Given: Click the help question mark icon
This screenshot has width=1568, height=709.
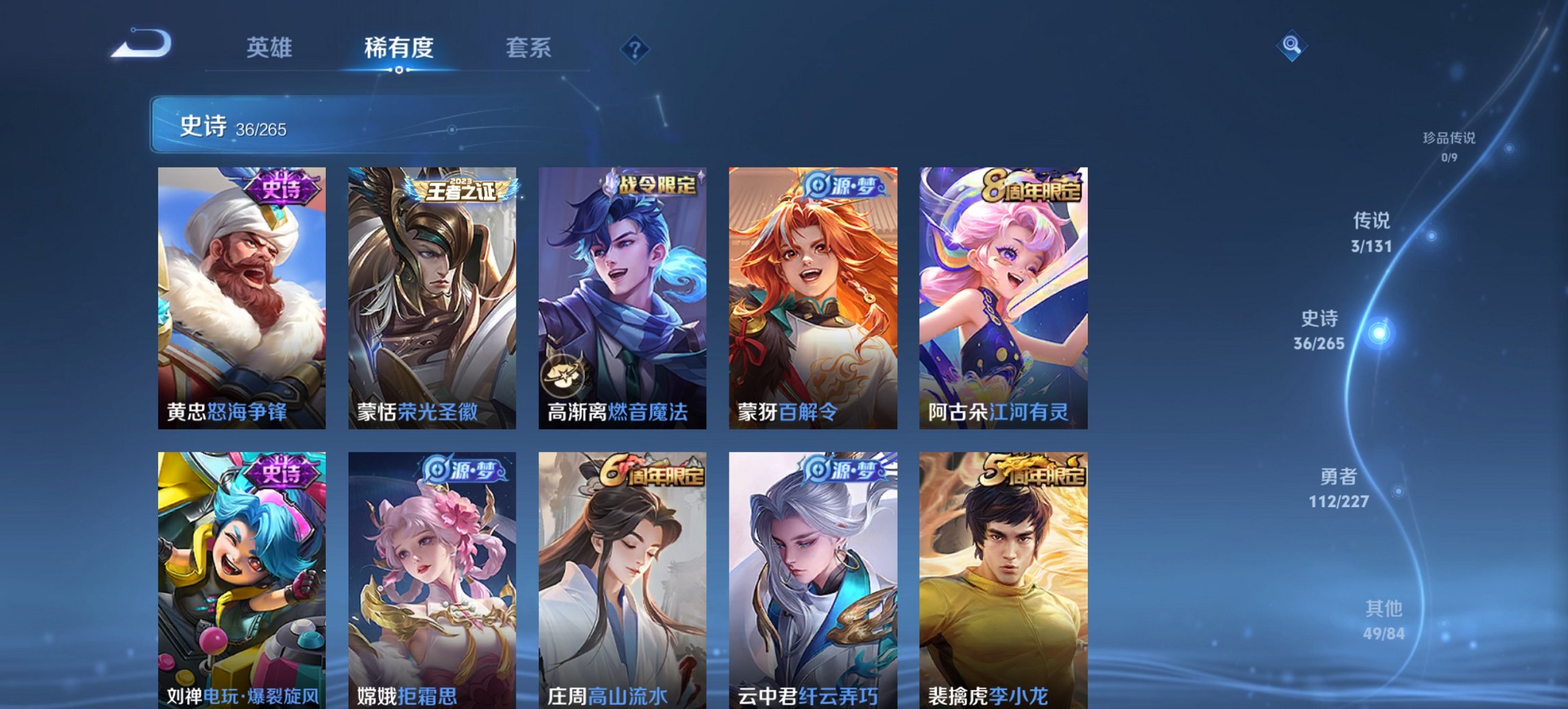Looking at the screenshot, I should point(635,48).
